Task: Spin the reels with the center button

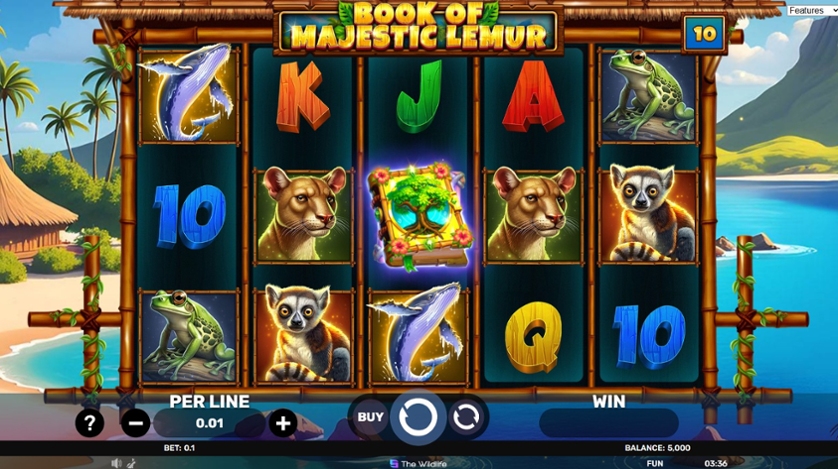Action: 418,417
